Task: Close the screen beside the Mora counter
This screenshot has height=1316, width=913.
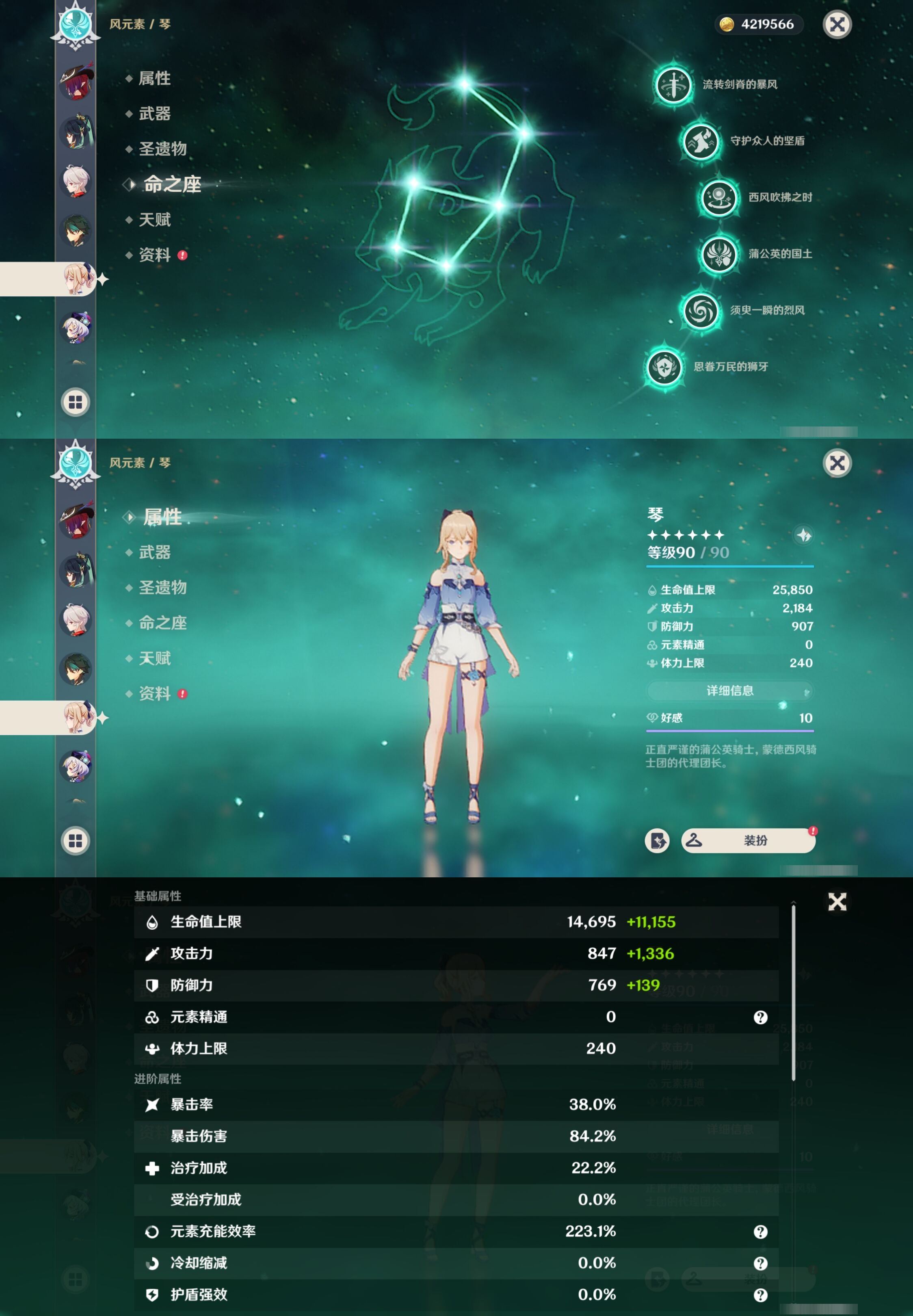Action: 837,25
